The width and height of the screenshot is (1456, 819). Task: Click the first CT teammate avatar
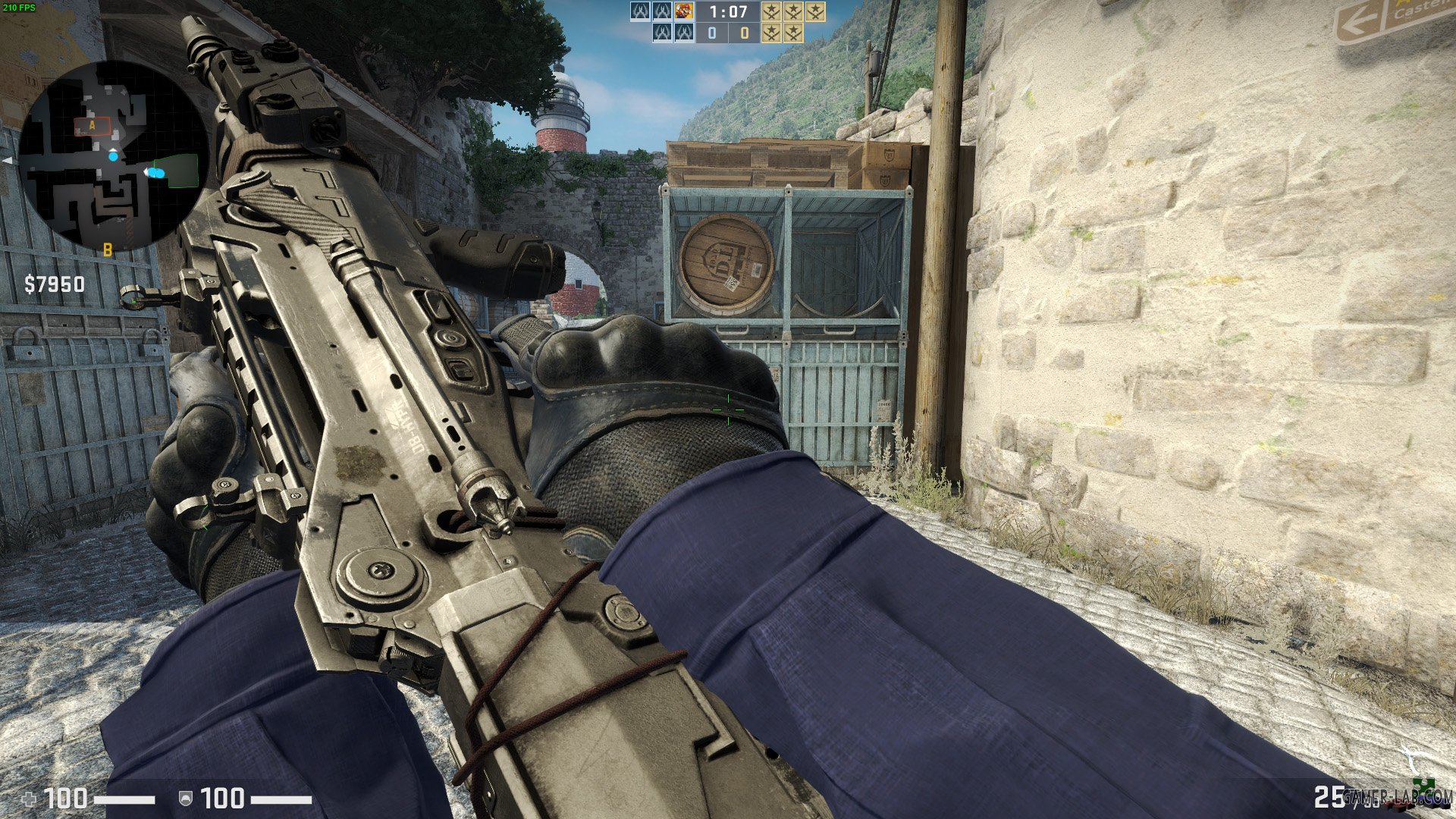641,12
